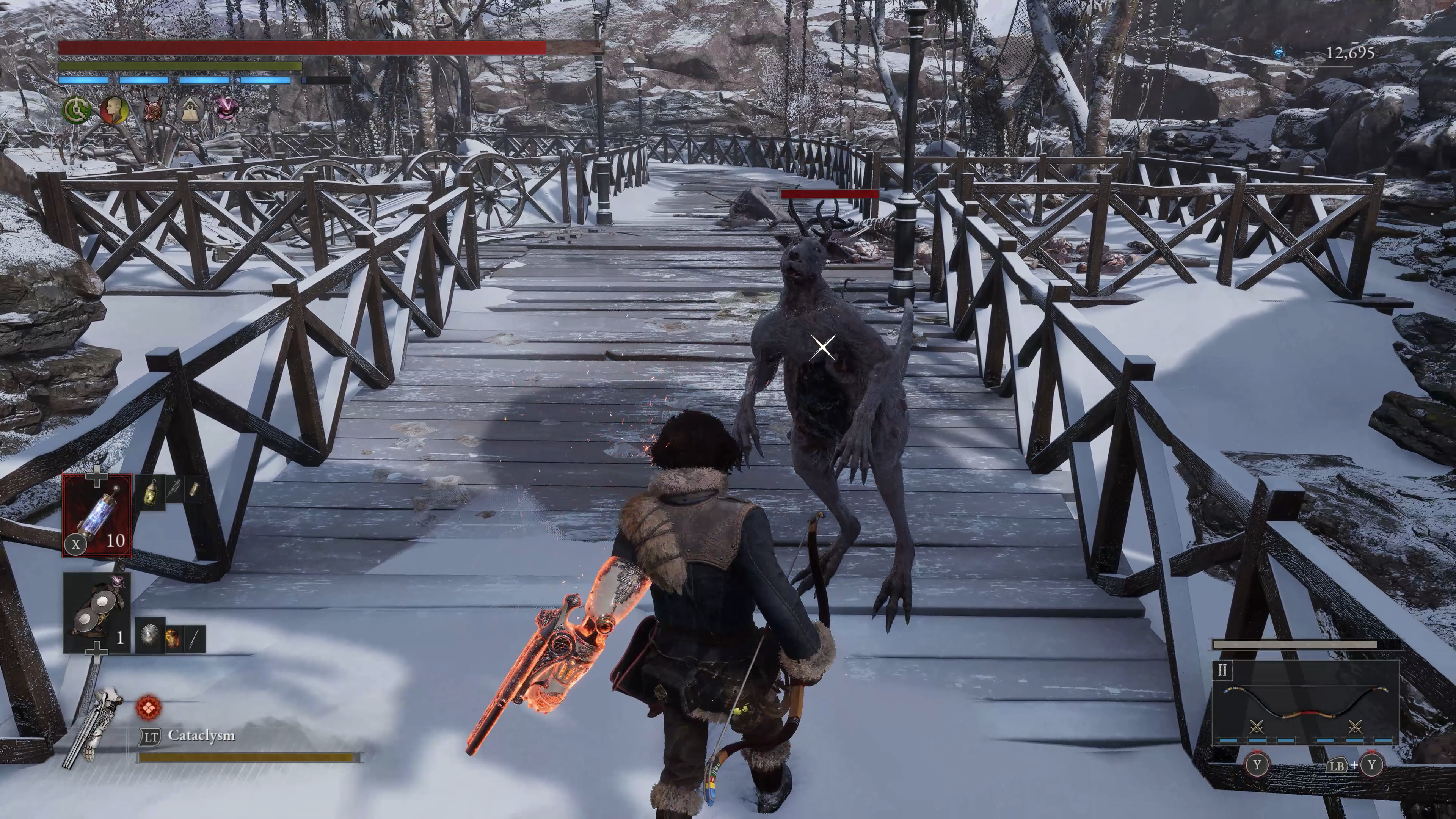Image resolution: width=1456 pixels, height=819 pixels.
Task: Click the right crossed swords Fable Art icon
Action: (x=1355, y=726)
